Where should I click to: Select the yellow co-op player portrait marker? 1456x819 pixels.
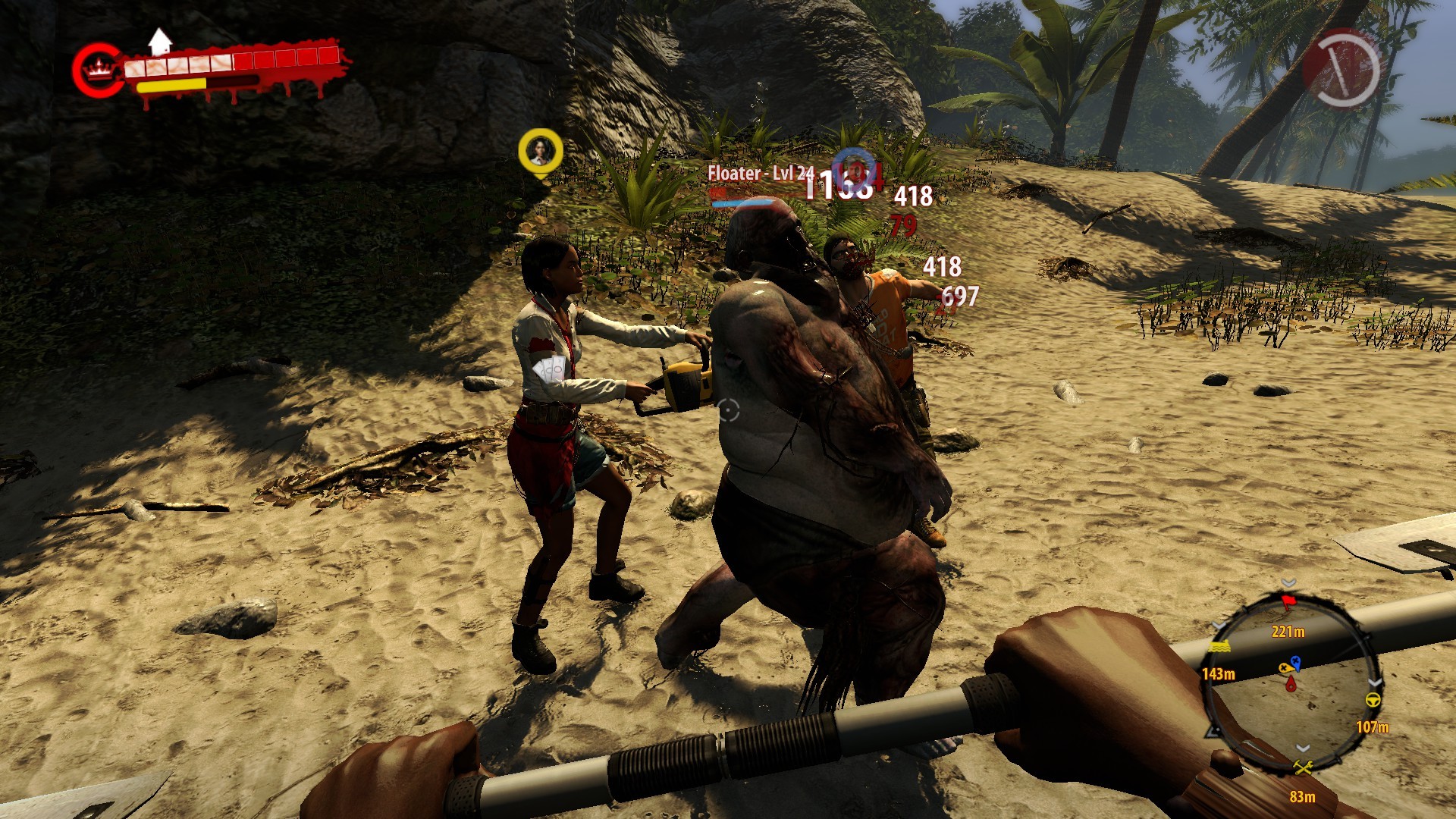tap(540, 151)
